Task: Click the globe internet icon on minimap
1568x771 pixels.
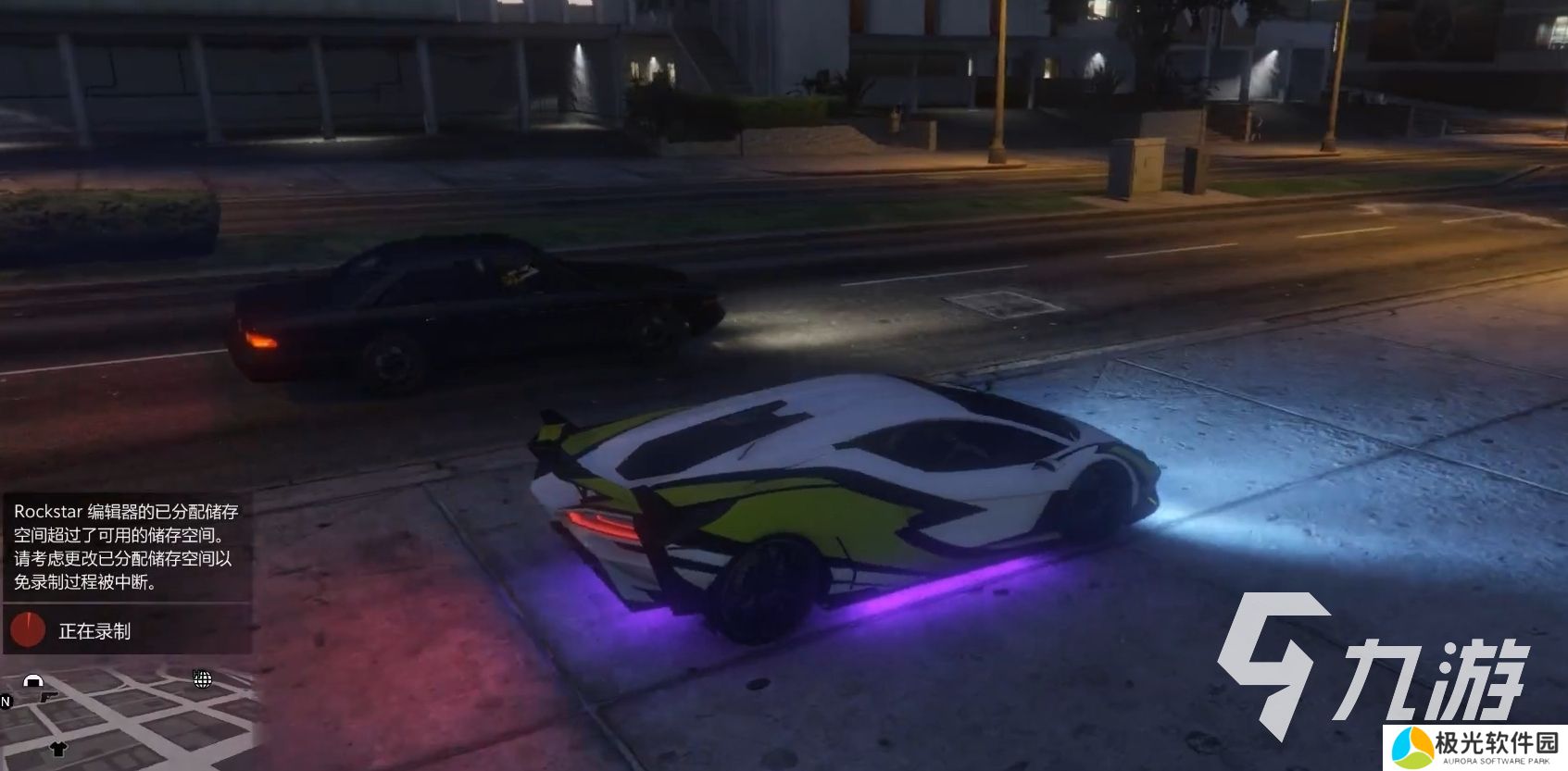Action: (202, 680)
